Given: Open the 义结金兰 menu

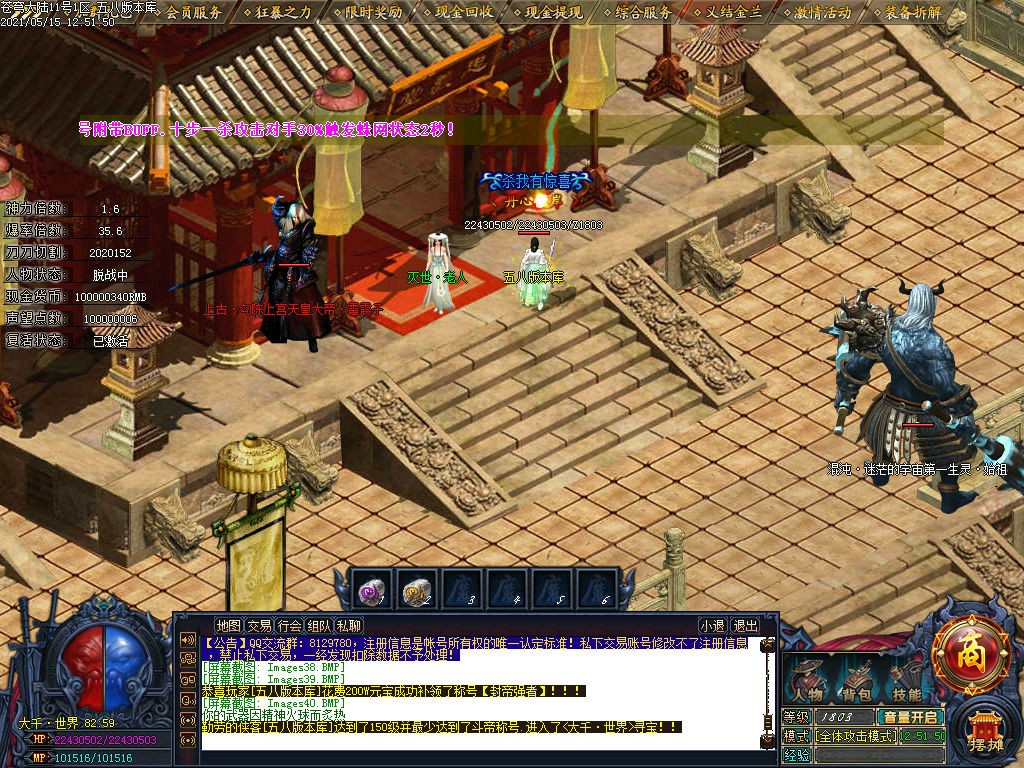Looking at the screenshot, I should (734, 13).
